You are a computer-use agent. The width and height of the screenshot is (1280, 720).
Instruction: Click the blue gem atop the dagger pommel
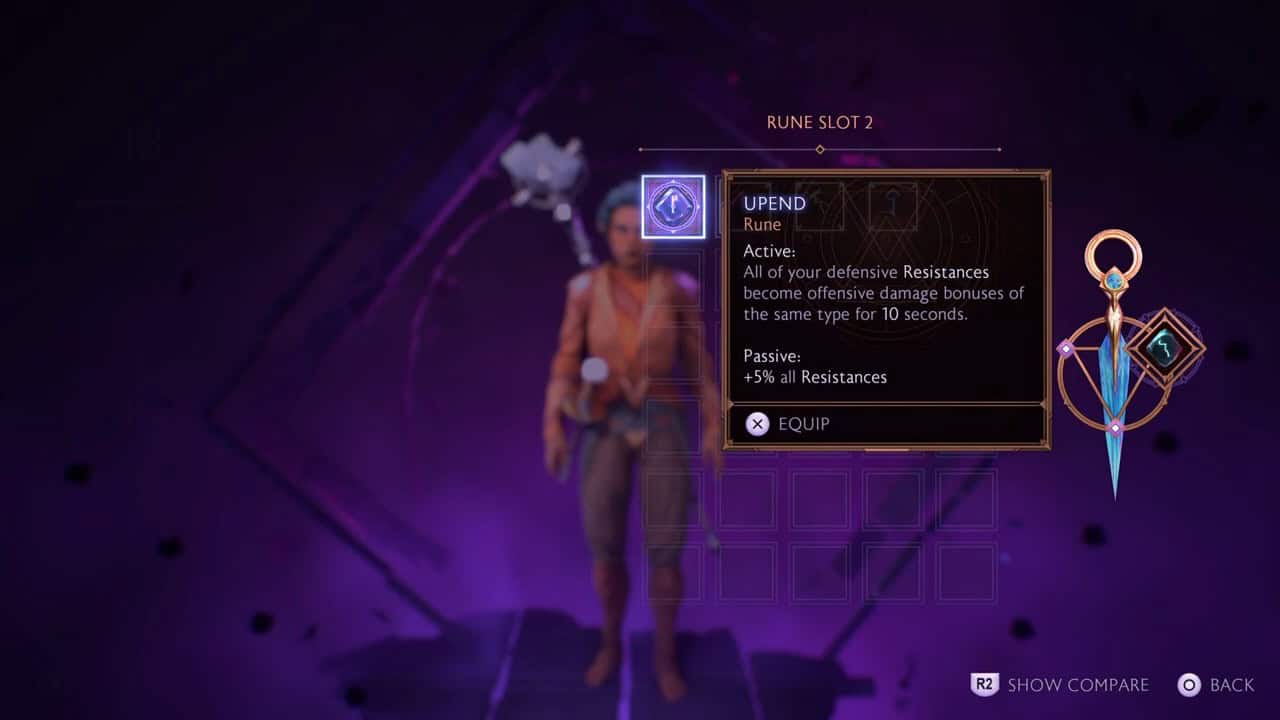tap(1115, 280)
